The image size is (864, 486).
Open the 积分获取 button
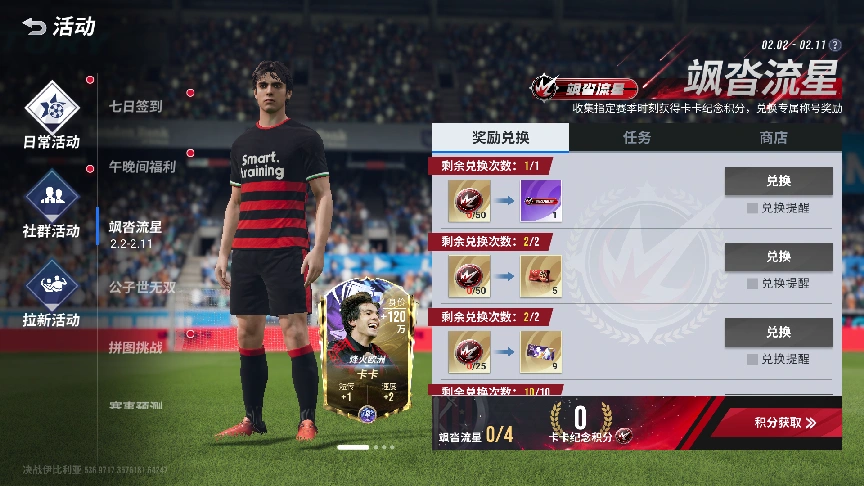point(785,423)
